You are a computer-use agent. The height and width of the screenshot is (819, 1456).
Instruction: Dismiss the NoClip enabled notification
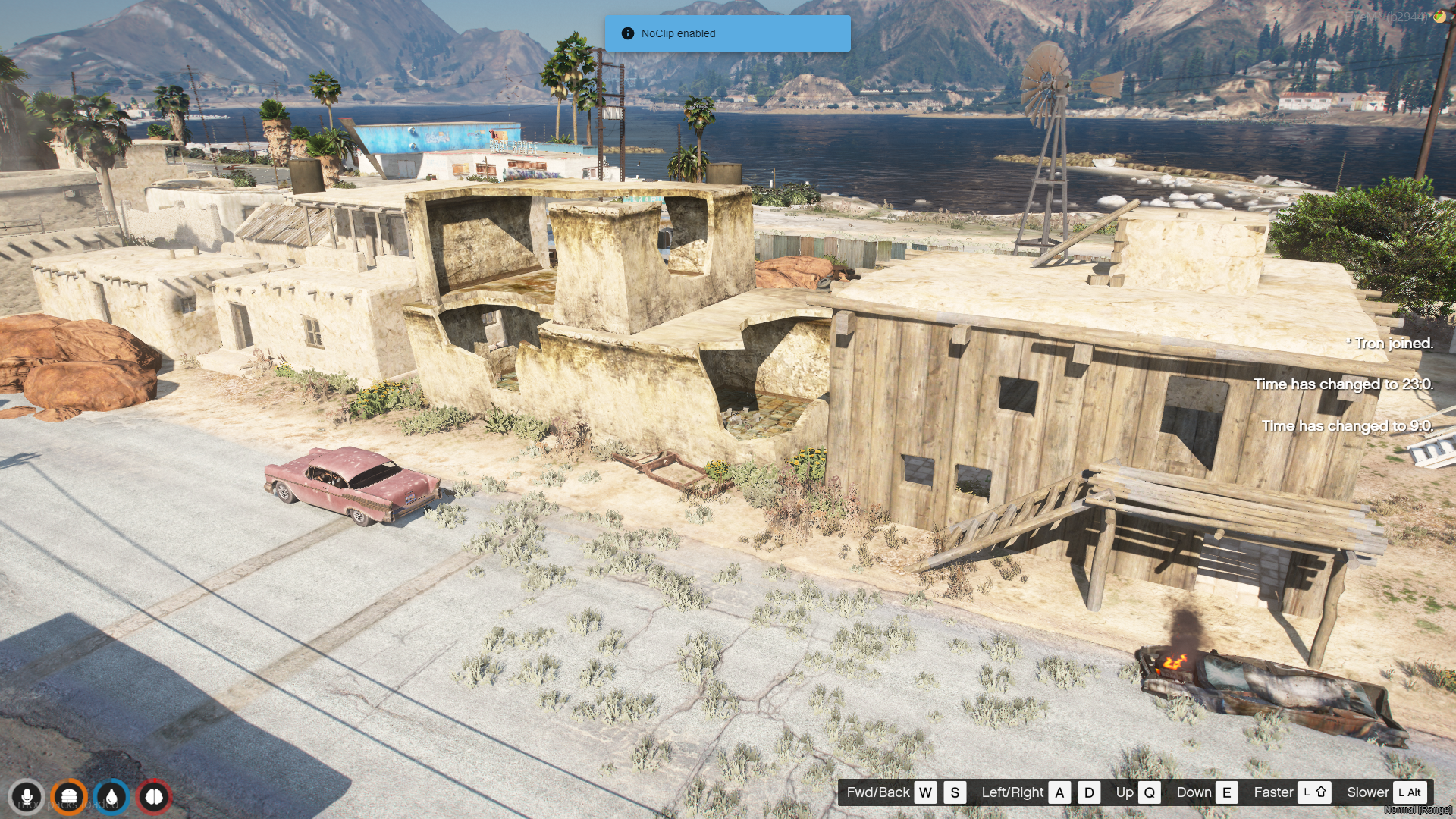point(727,33)
